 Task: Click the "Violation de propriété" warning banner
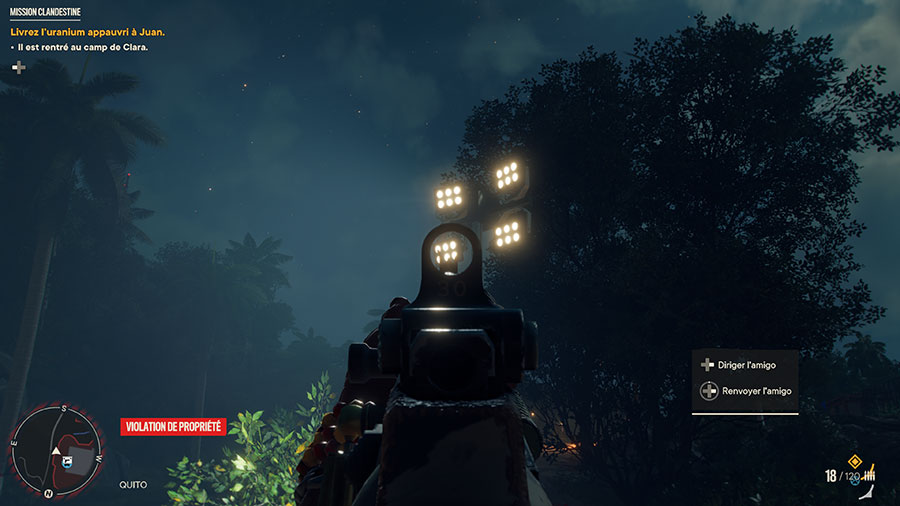pyautogui.click(x=173, y=427)
